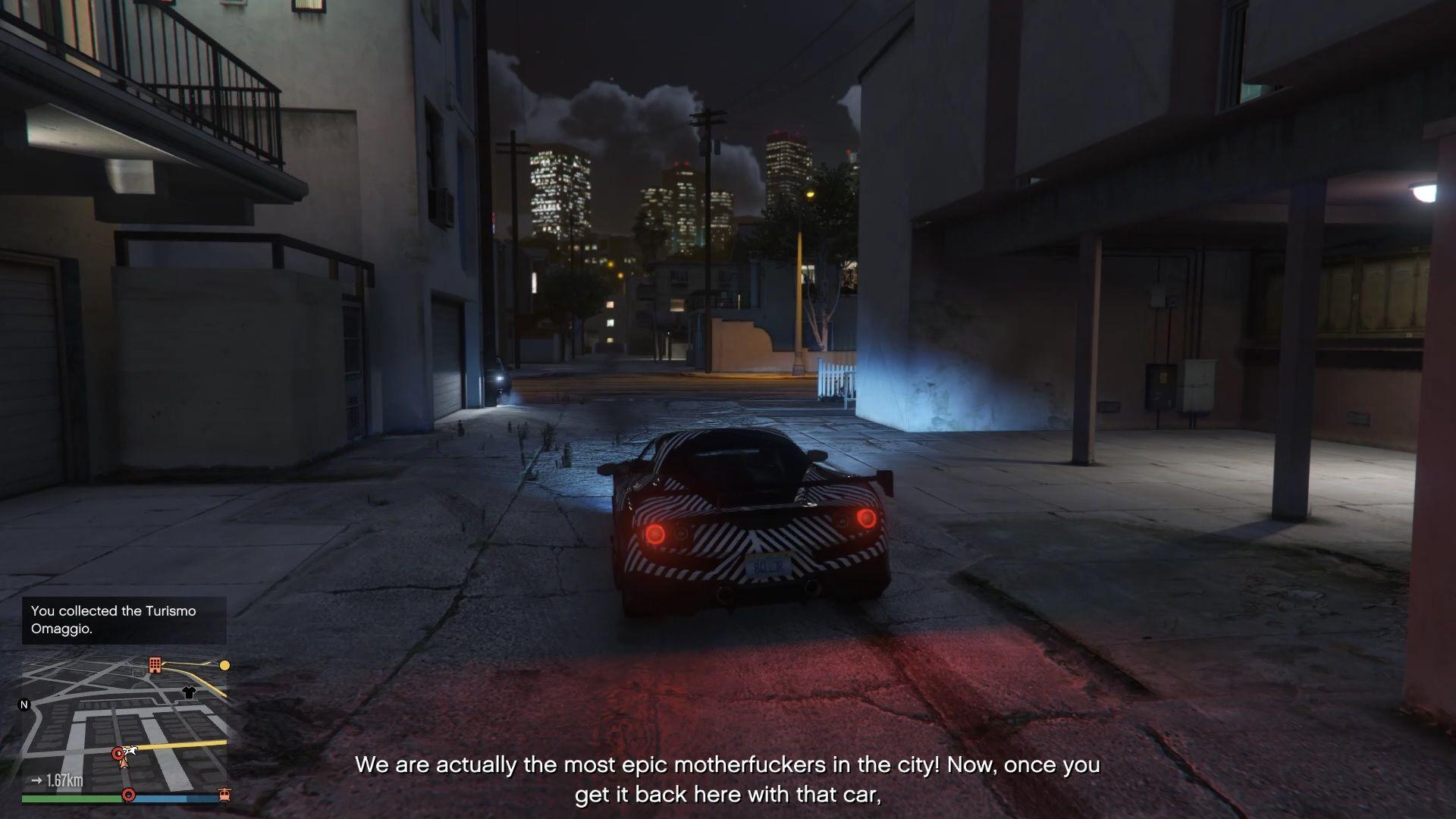Select the helicopter icon at minimap bottom right

pos(224,794)
